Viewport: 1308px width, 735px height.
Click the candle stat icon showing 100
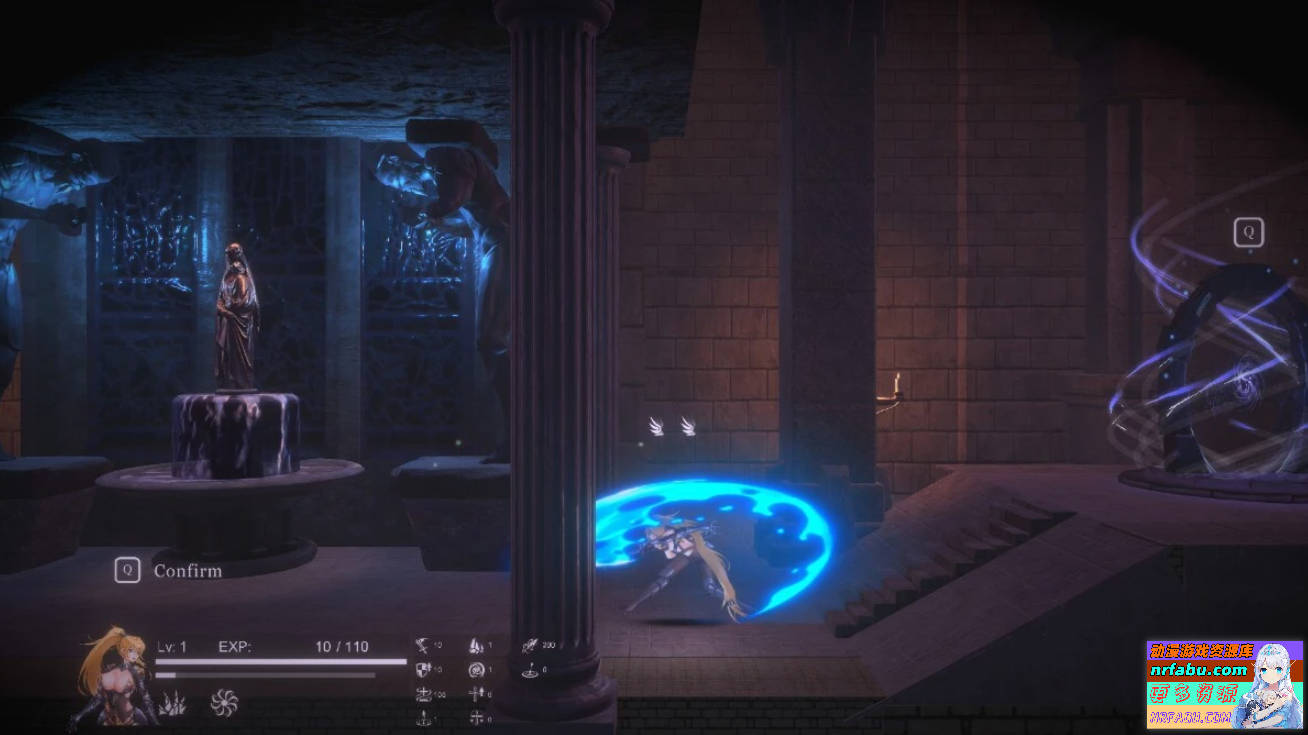(424, 694)
